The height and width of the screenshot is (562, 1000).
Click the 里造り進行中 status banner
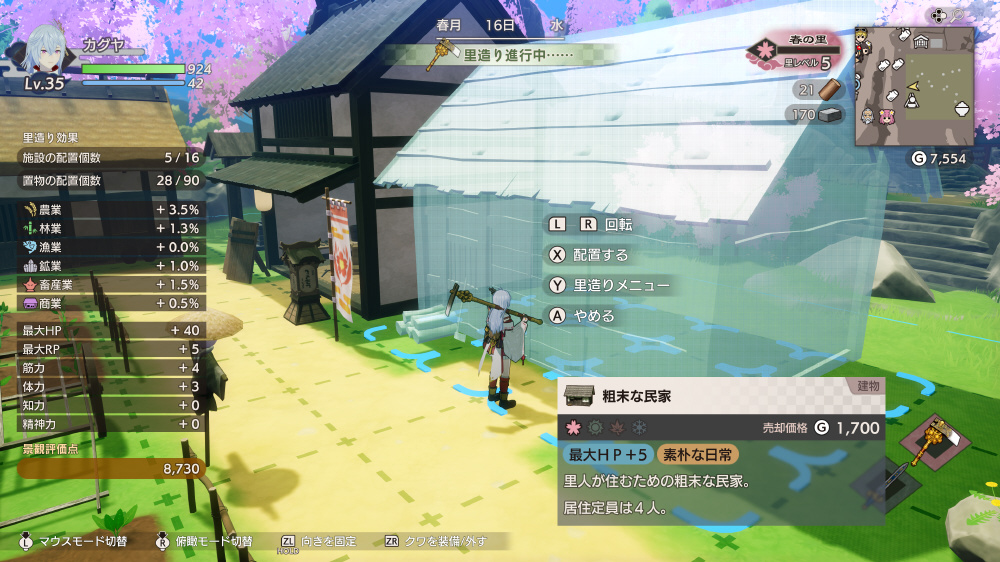pos(506,55)
